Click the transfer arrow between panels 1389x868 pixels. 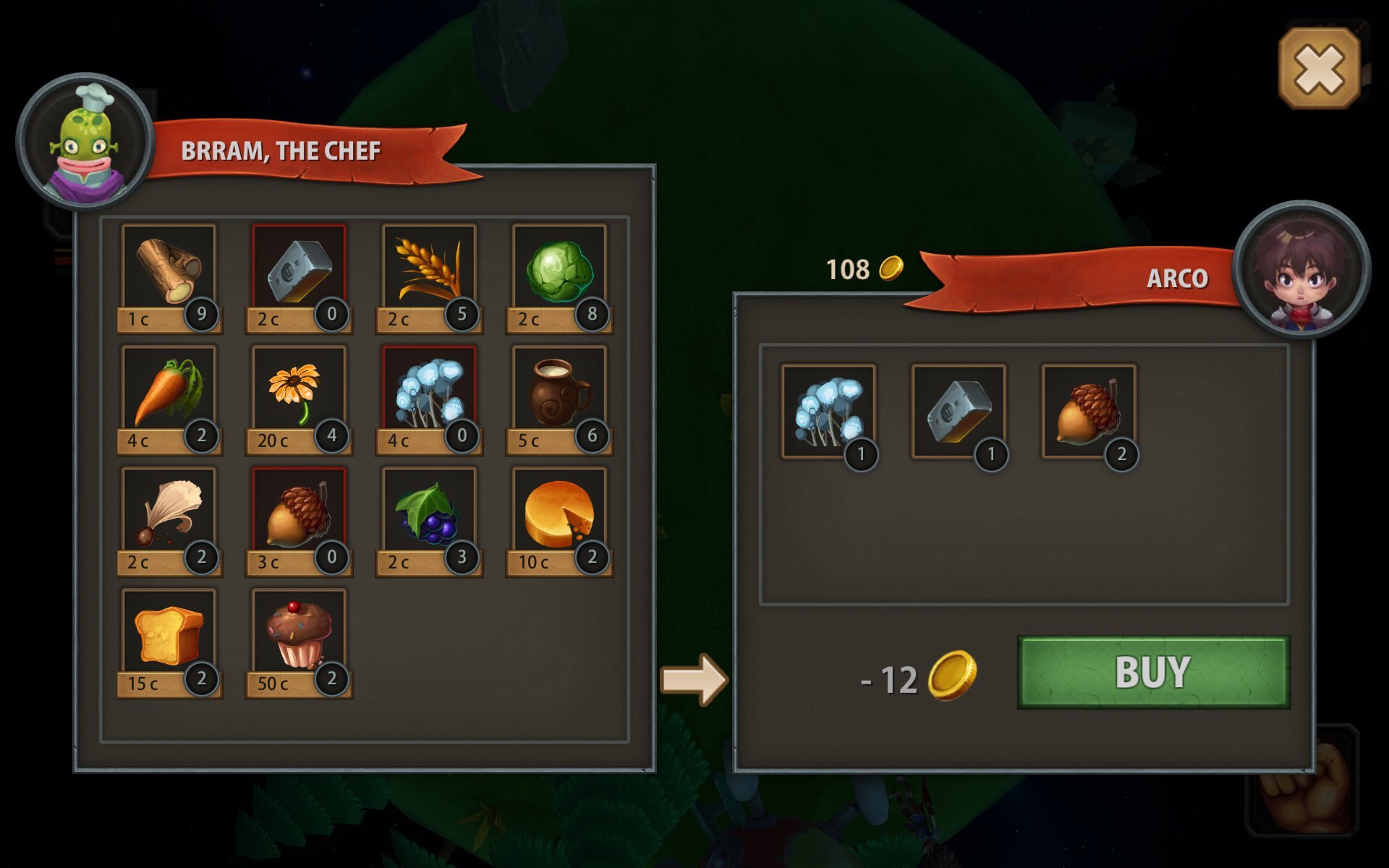tap(694, 679)
